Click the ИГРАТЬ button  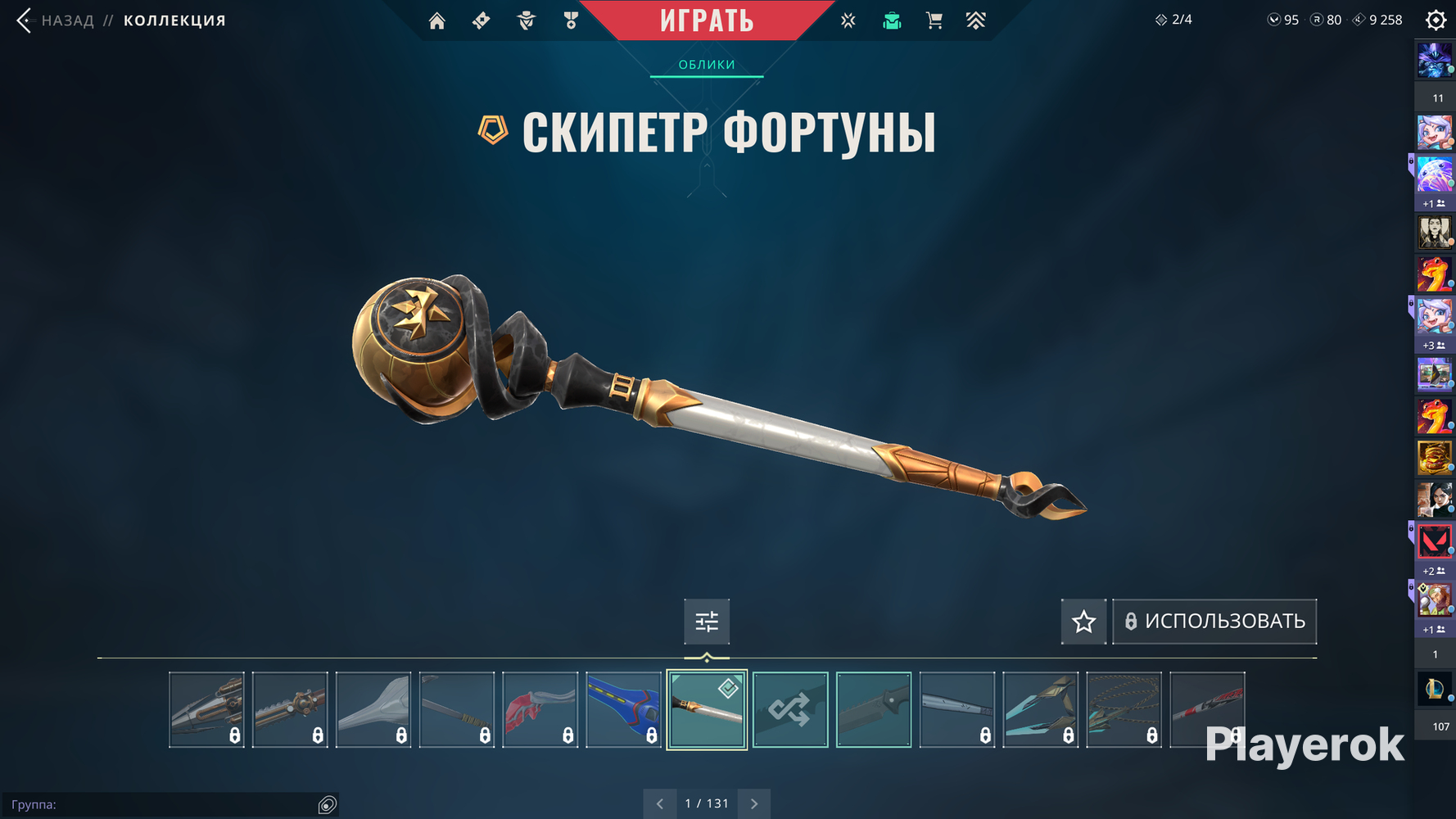[x=708, y=19]
